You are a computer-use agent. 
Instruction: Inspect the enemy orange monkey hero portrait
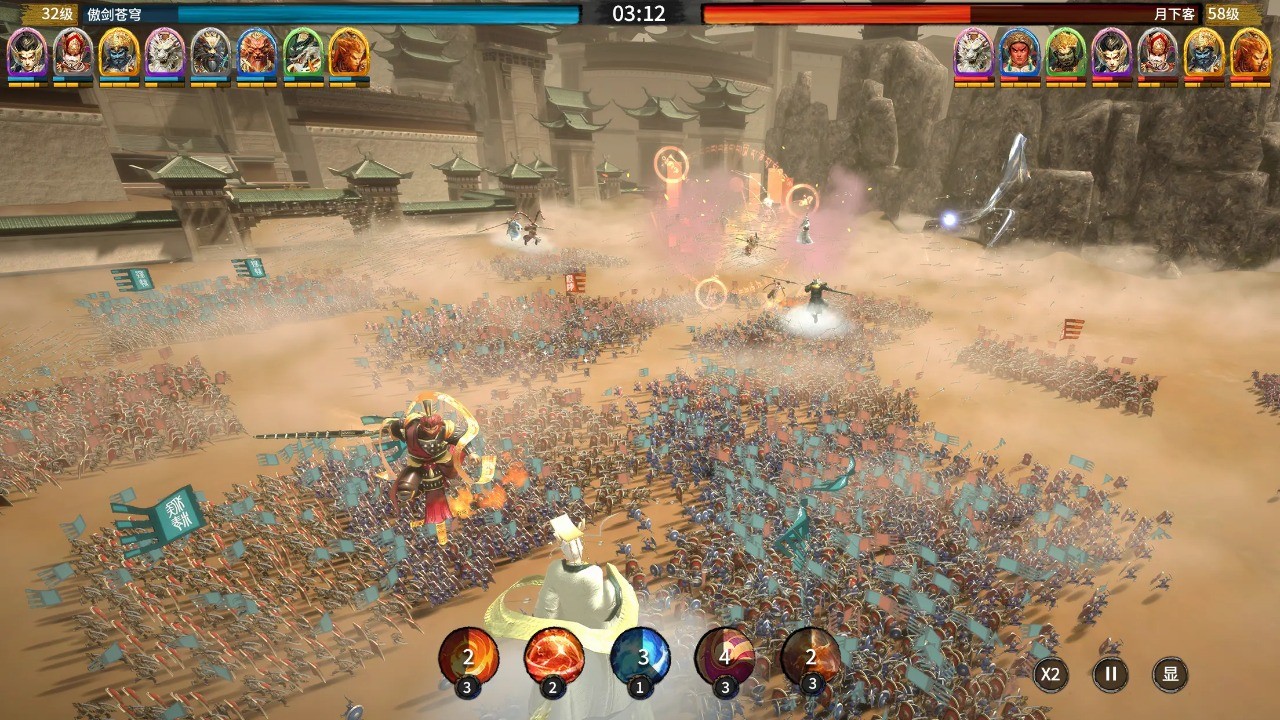tap(1250, 53)
